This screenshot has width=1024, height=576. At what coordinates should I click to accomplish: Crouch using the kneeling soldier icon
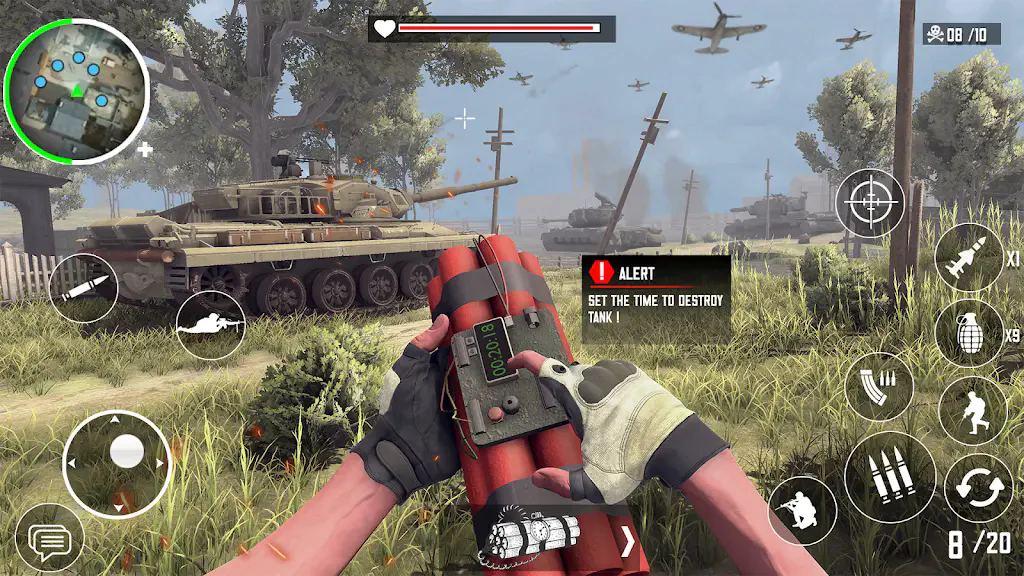802,510
